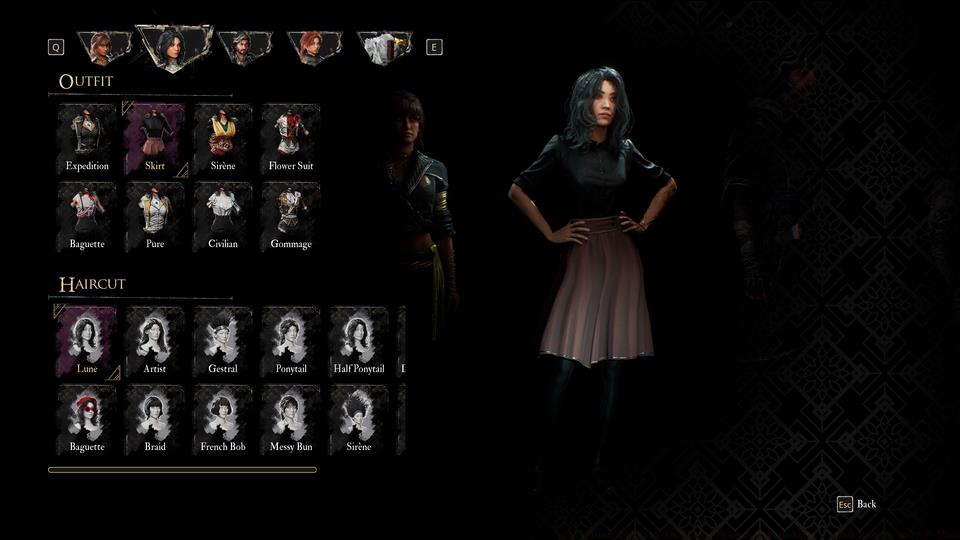Screen dimensions: 960x540
Task: Choose the Sirène haircut
Action: pyautogui.click(x=359, y=419)
